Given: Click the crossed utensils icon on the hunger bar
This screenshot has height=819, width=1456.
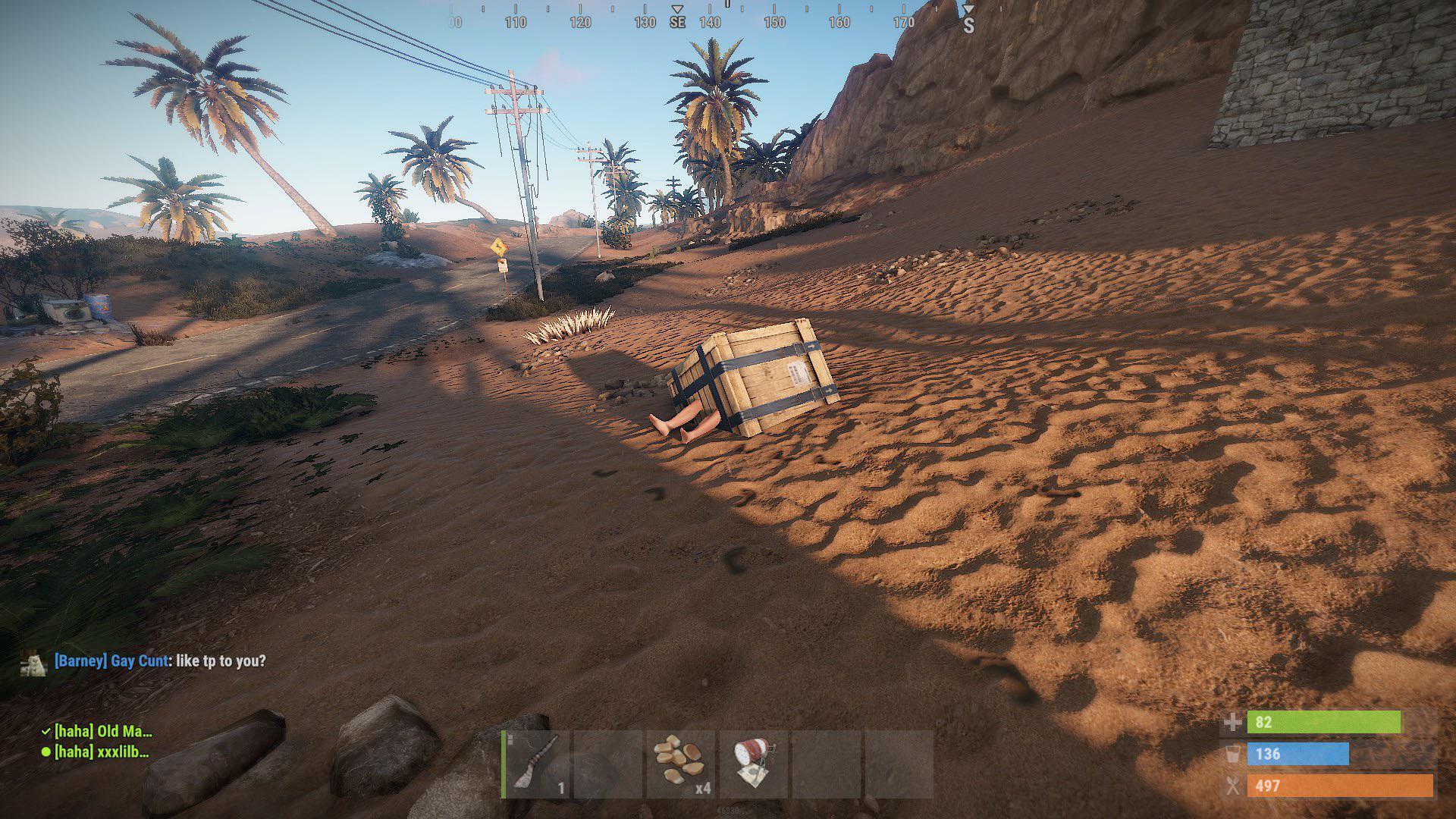Looking at the screenshot, I should pyautogui.click(x=1235, y=786).
